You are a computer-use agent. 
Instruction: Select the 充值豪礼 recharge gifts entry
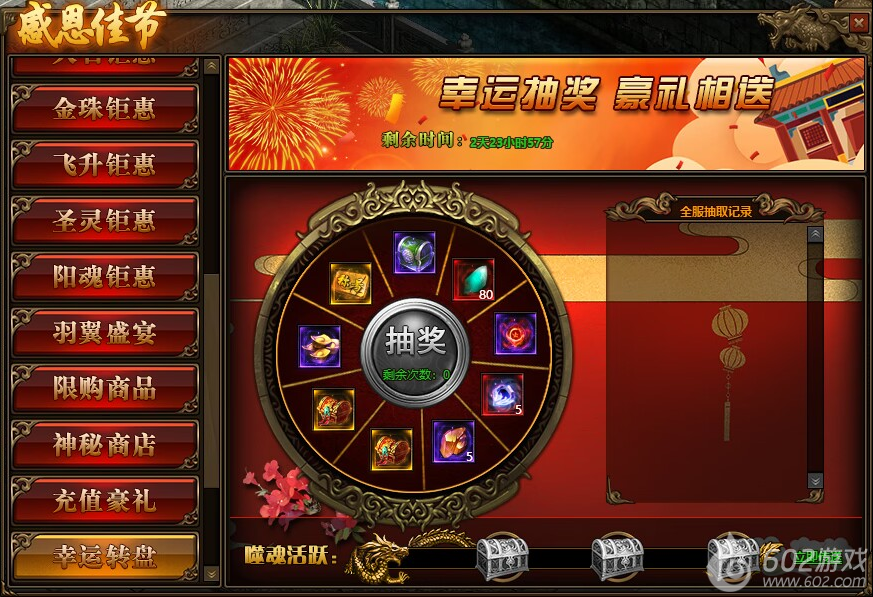[x=104, y=500]
